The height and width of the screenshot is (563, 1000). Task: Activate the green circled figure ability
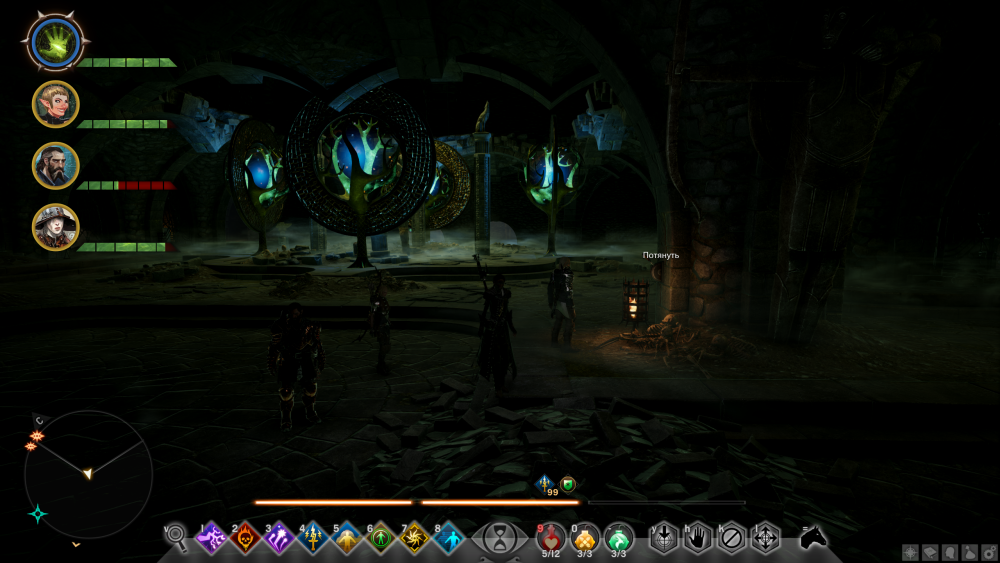pyautogui.click(x=381, y=539)
